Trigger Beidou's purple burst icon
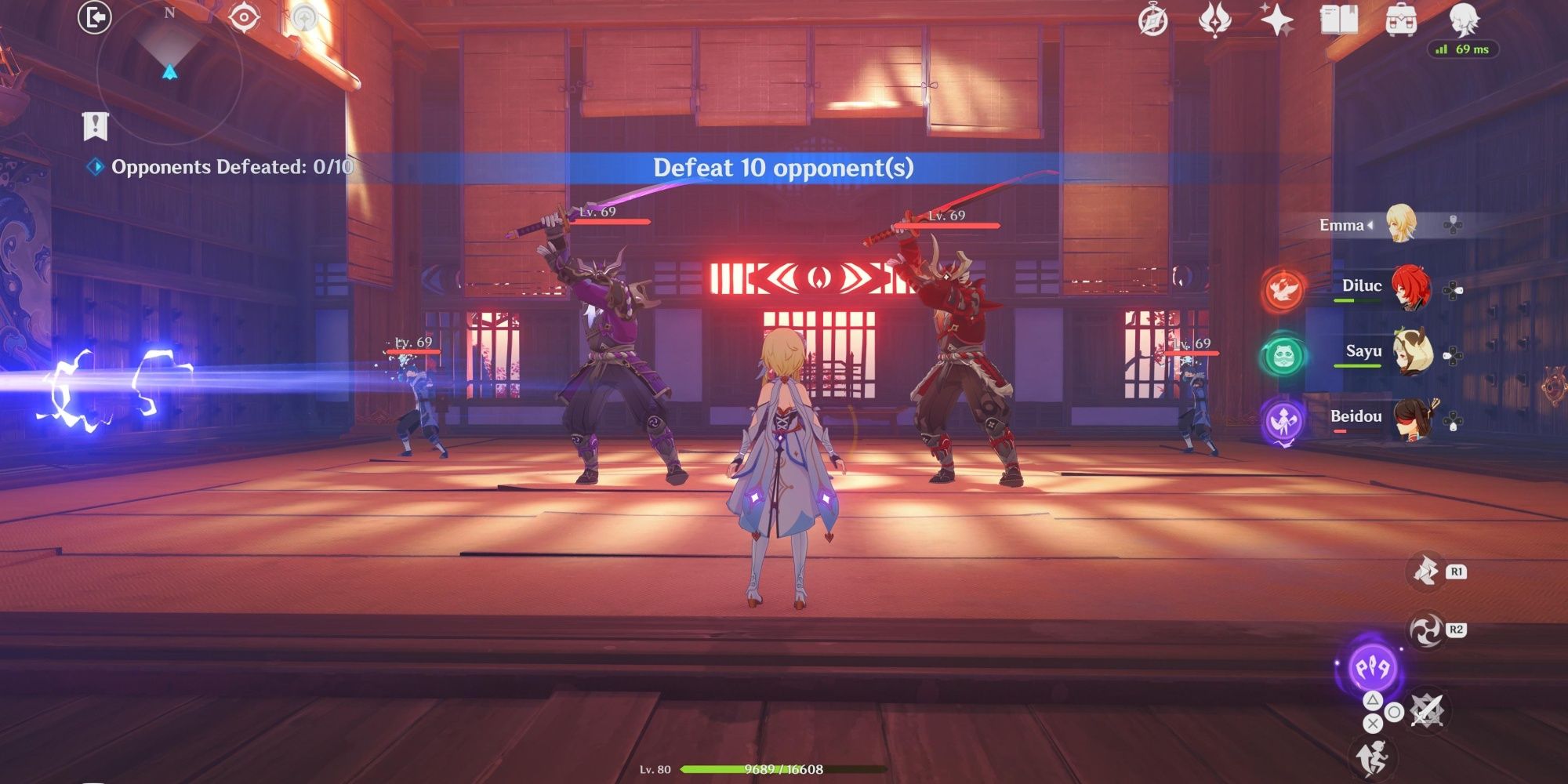Screen dimensions: 1568x784 [x=1284, y=421]
